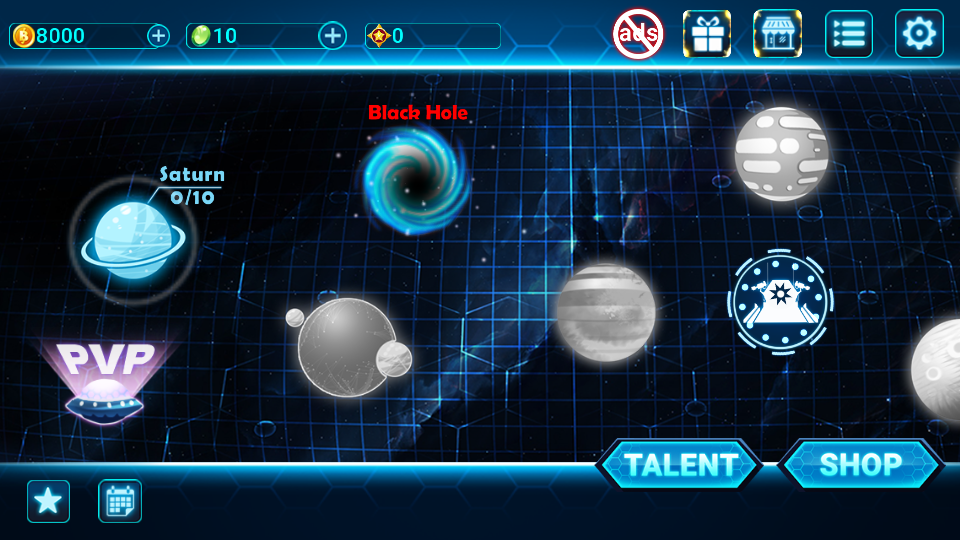The height and width of the screenshot is (540, 960).
Task: Select the Saturn level planet
Action: pyautogui.click(x=129, y=238)
